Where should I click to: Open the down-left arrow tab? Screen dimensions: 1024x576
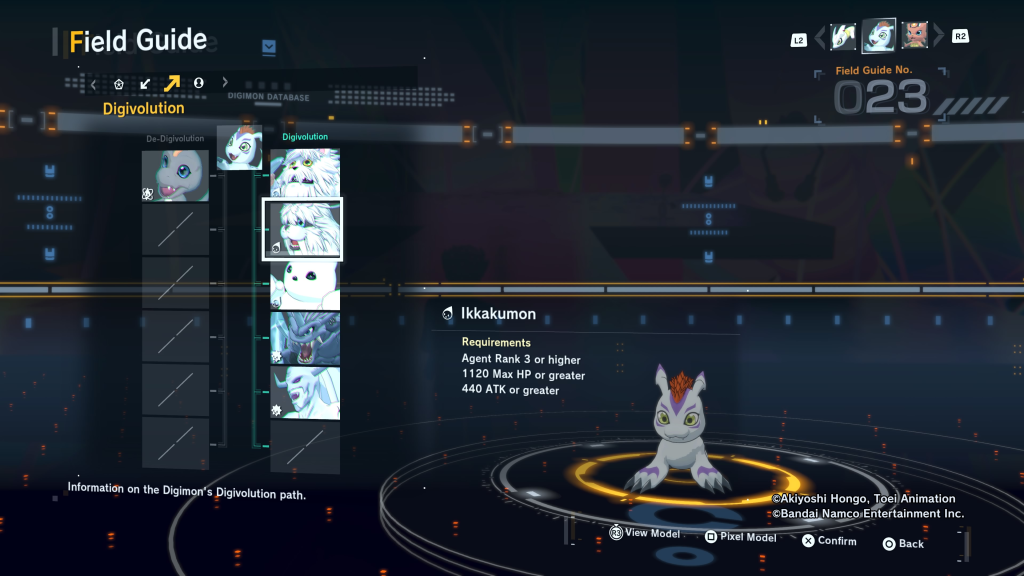point(146,83)
